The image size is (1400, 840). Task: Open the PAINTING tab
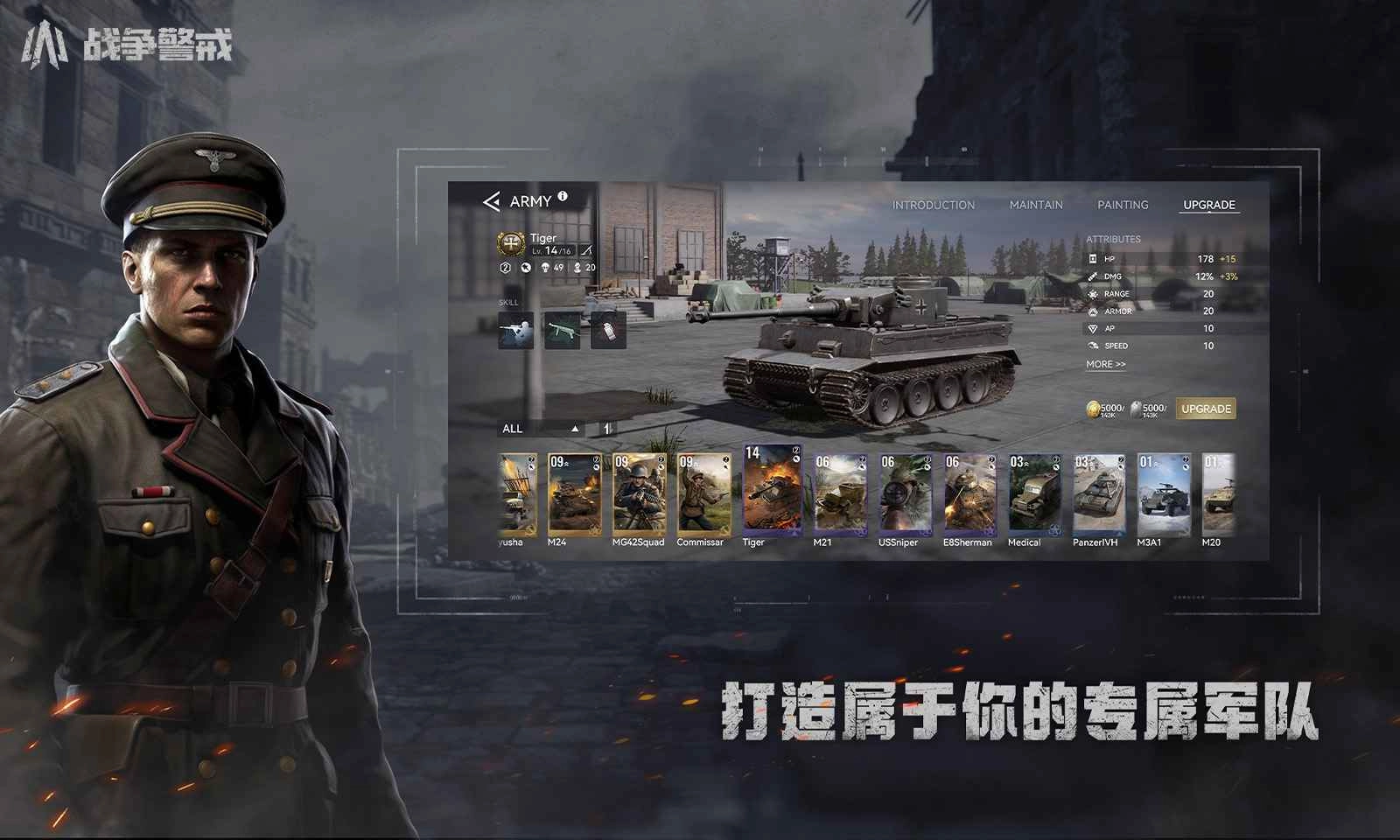[1124, 205]
